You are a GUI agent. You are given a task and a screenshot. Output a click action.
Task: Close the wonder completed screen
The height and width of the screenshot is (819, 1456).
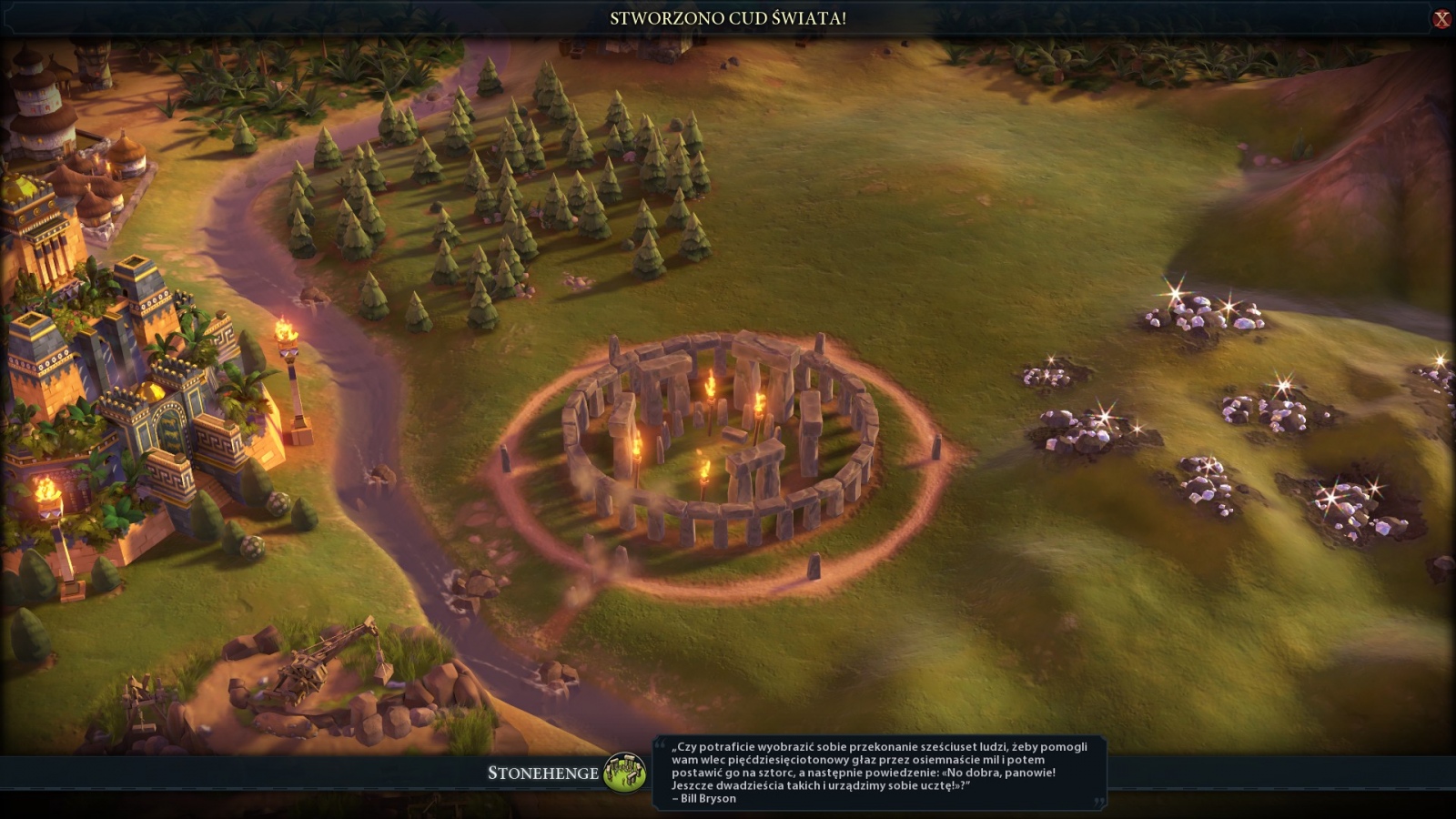pyautogui.click(x=1441, y=18)
